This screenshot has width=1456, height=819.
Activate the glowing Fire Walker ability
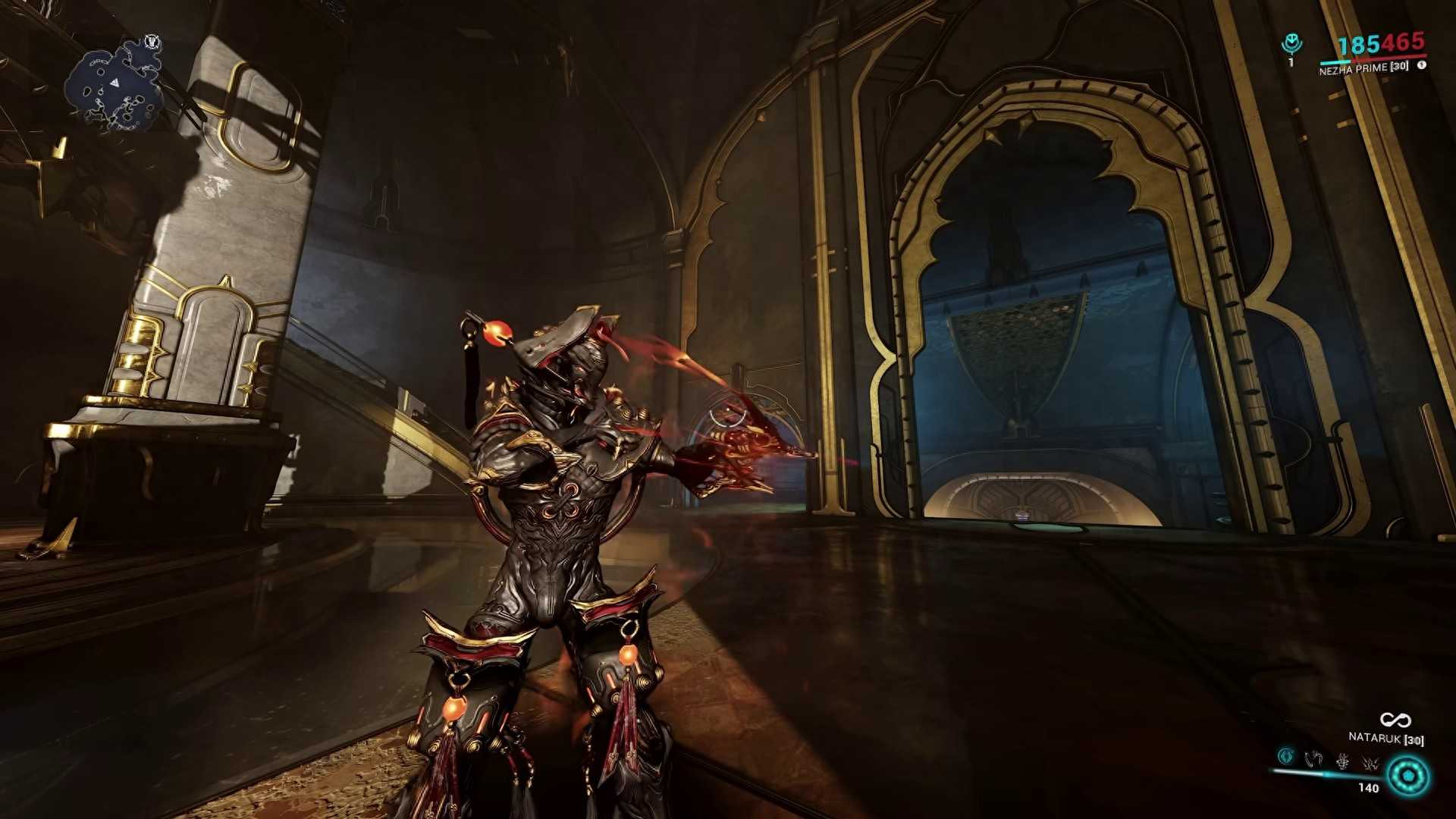click(x=1285, y=756)
